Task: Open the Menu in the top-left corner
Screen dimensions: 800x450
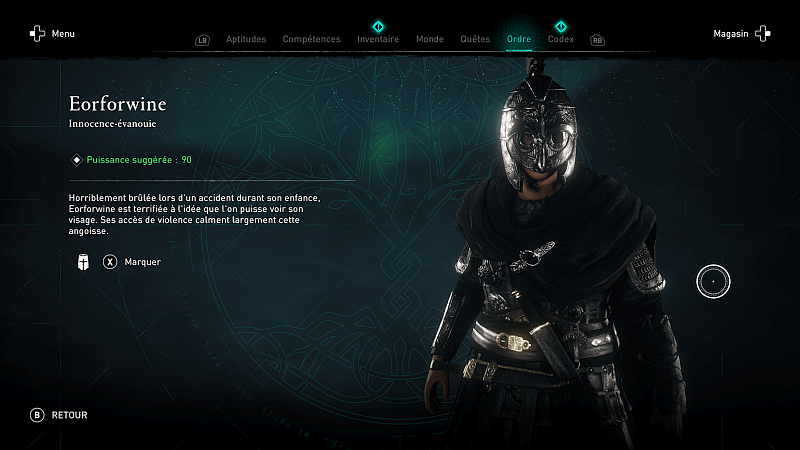Action: (x=52, y=34)
